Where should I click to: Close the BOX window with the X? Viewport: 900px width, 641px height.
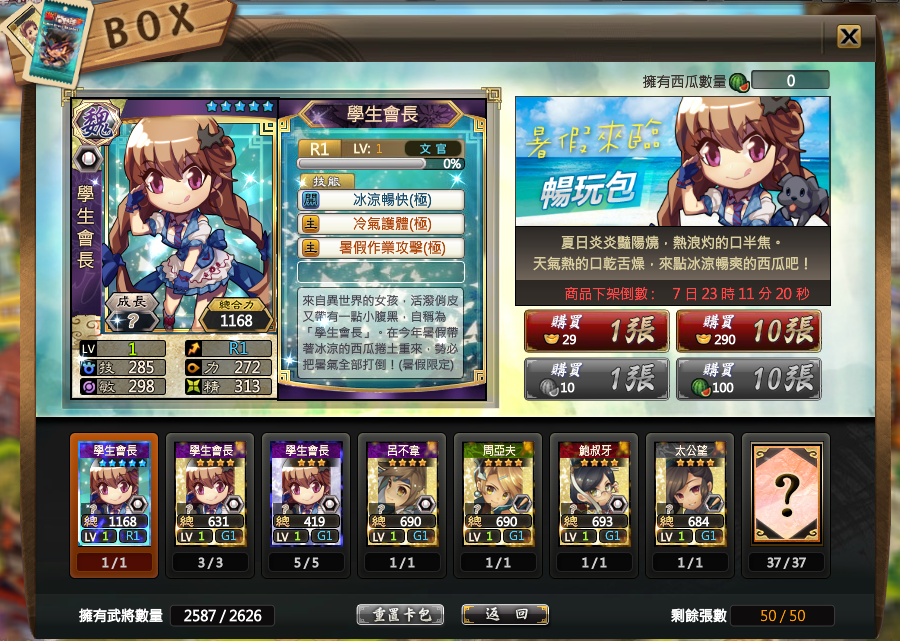(x=848, y=37)
